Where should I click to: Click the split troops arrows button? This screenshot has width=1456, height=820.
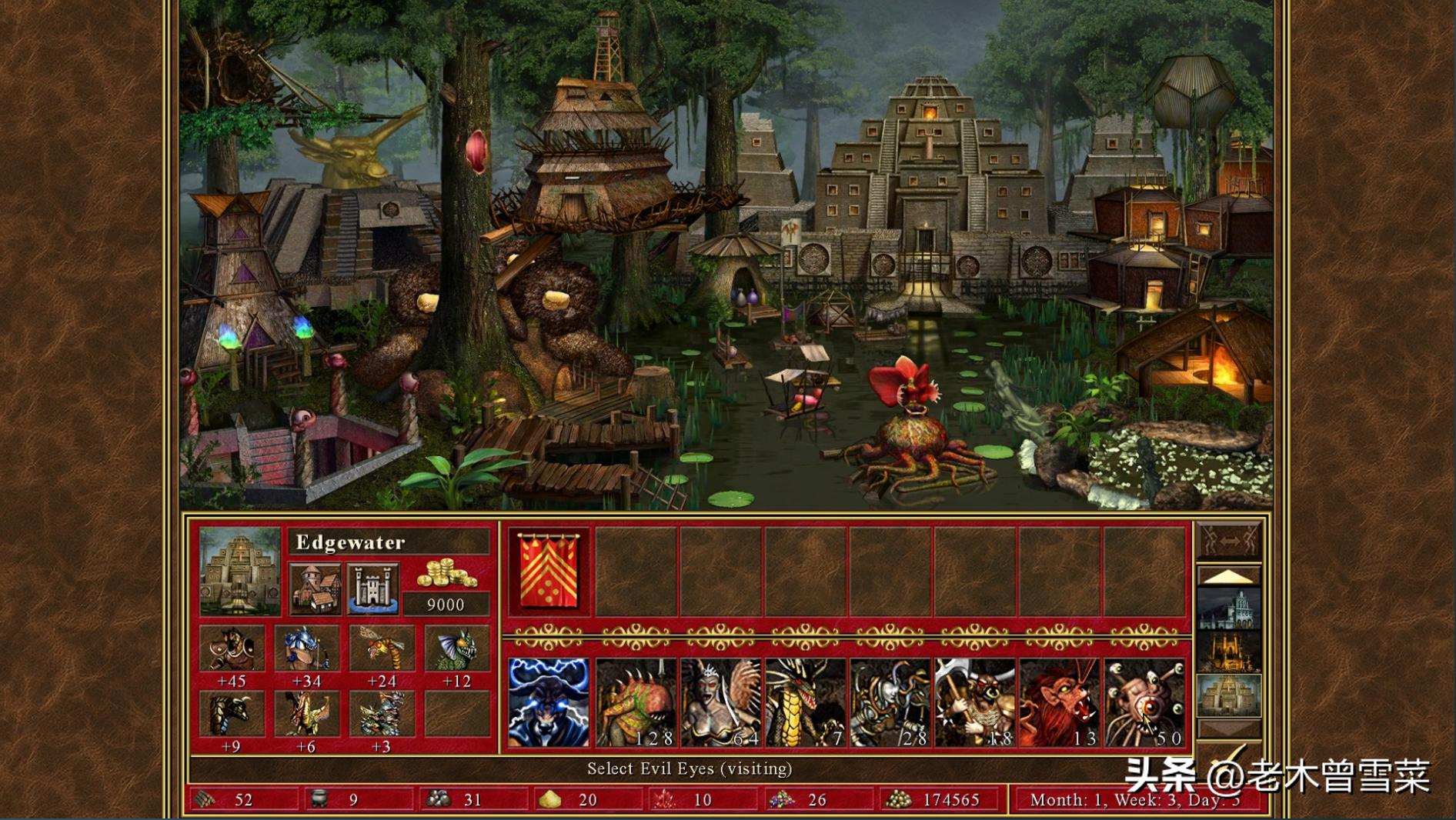(x=1229, y=541)
